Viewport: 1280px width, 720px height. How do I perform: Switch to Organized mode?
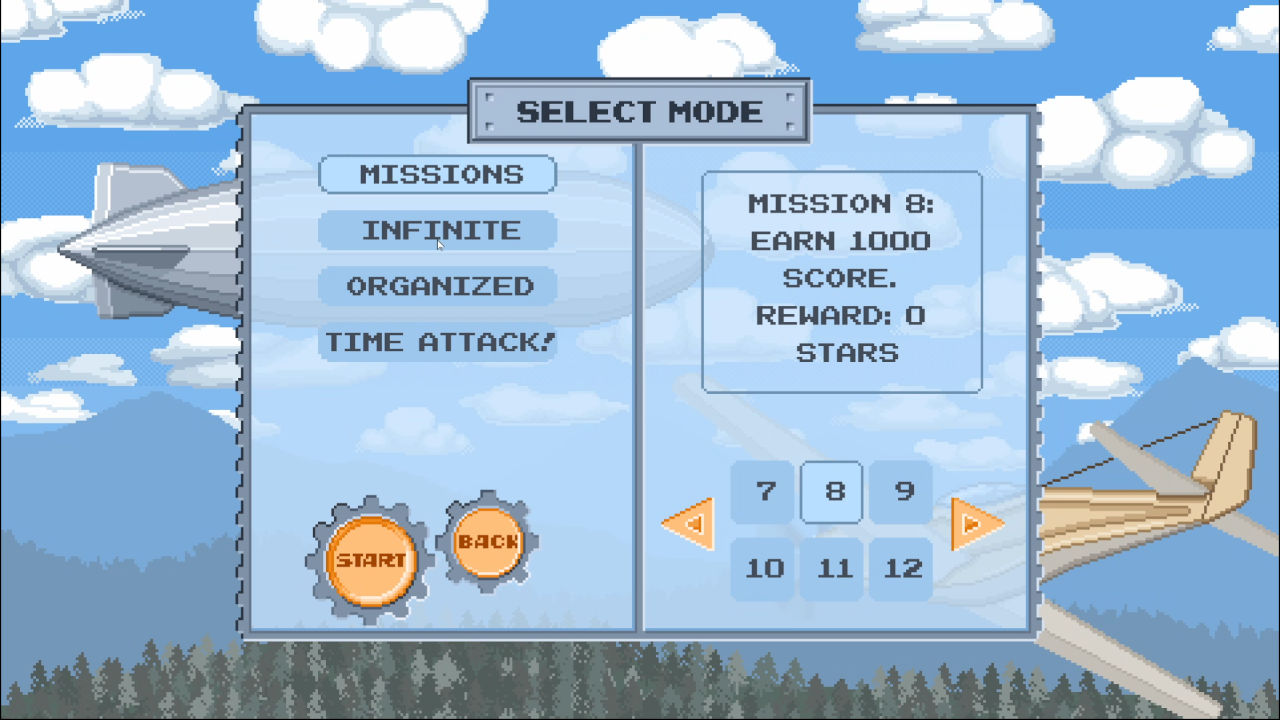click(438, 286)
